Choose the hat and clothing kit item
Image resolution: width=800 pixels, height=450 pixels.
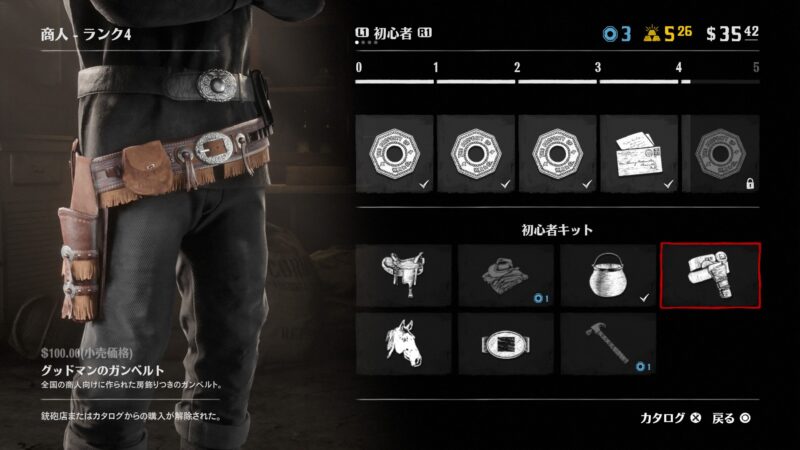coord(505,274)
